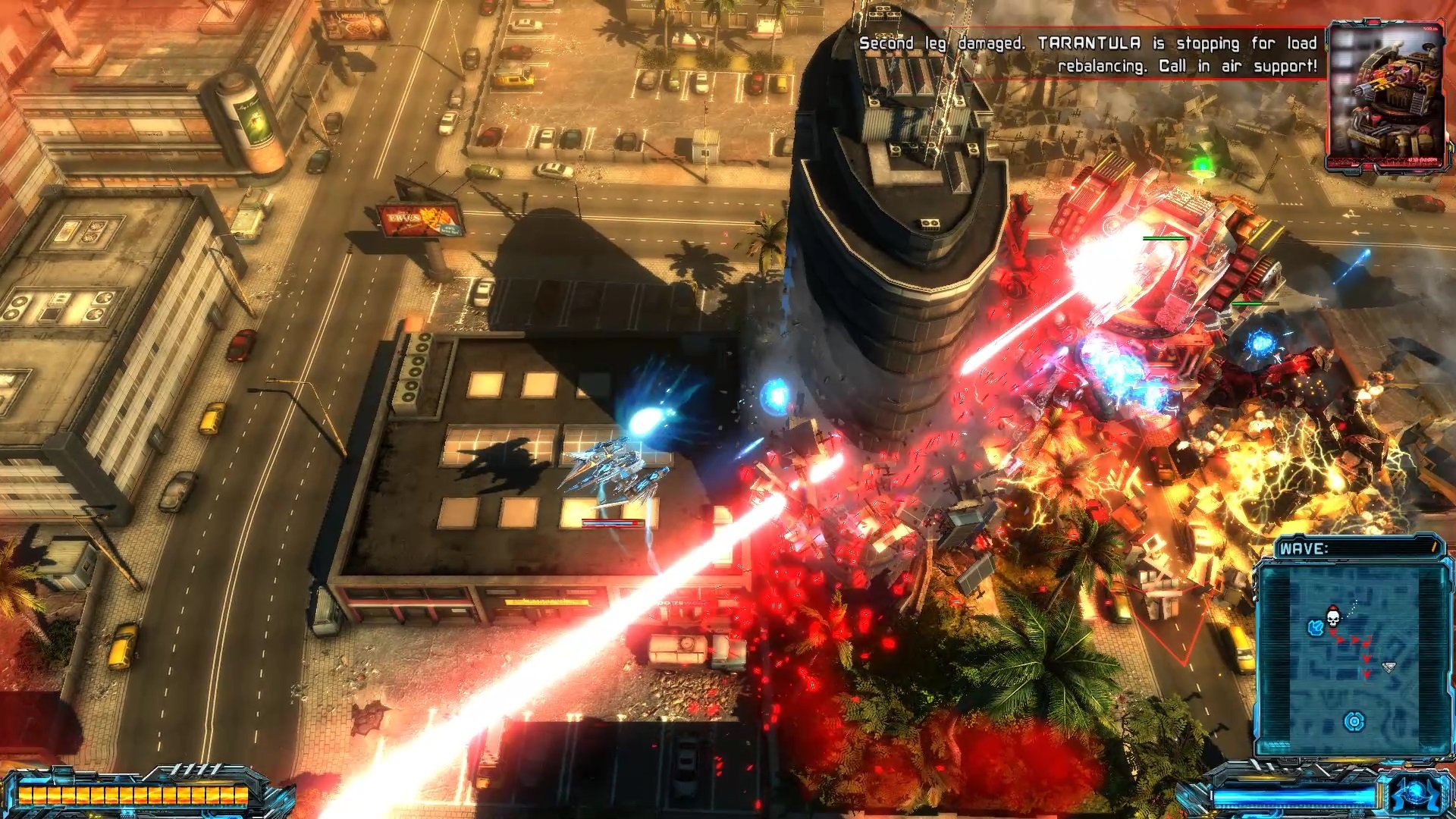Click the red health indicator atop the boss portrait
This screenshot has width=1456, height=819.
[x=1371, y=23]
